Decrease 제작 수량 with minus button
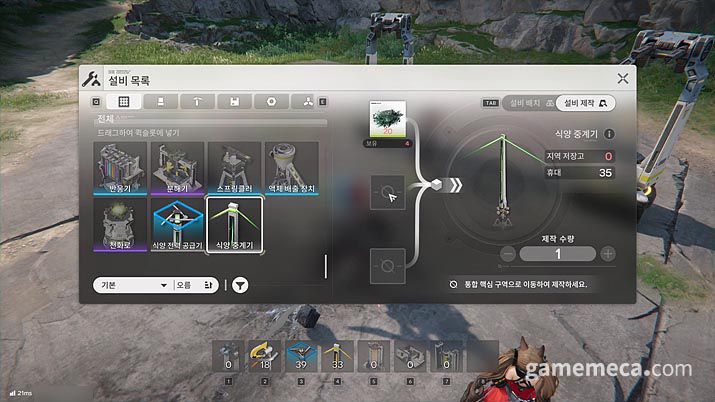 coord(508,254)
